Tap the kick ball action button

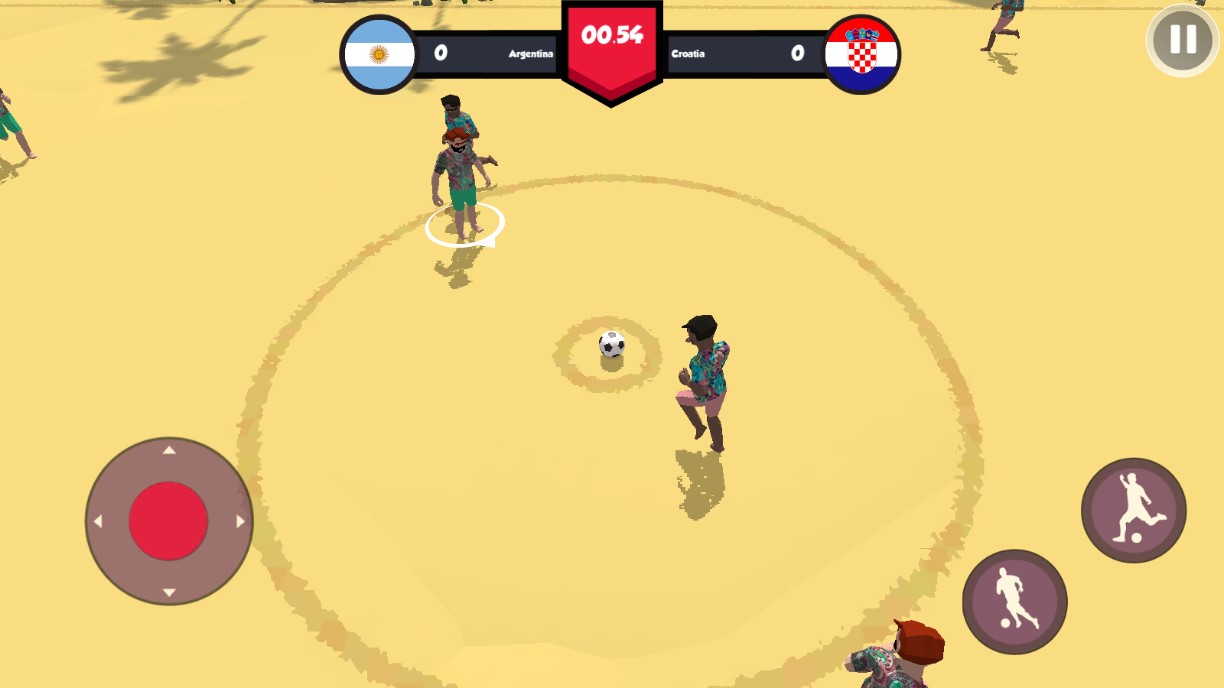[x=1133, y=510]
